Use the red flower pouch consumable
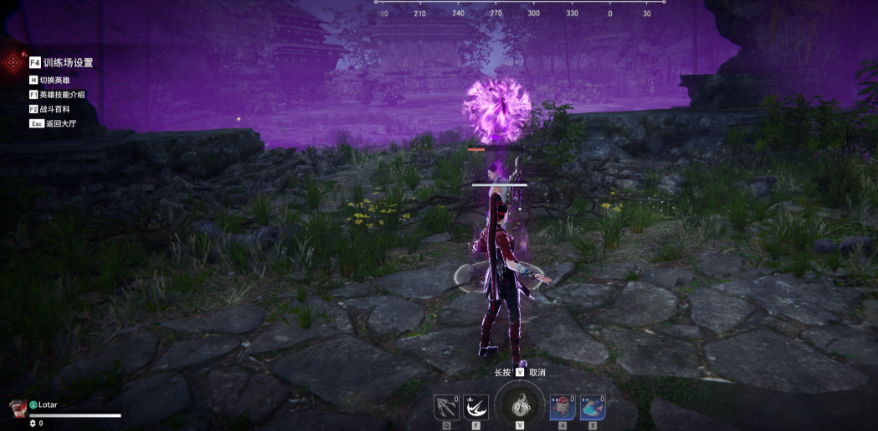This screenshot has width=878, height=431. [x=562, y=407]
